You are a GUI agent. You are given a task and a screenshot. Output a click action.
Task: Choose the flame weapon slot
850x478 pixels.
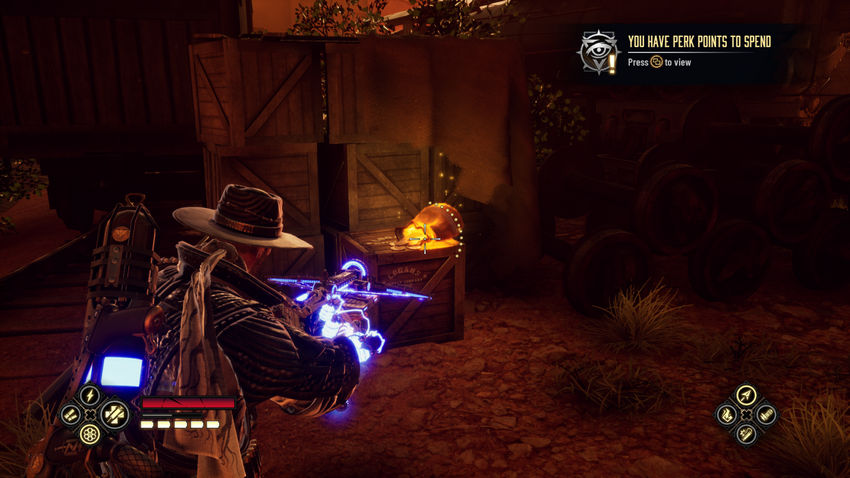725,414
